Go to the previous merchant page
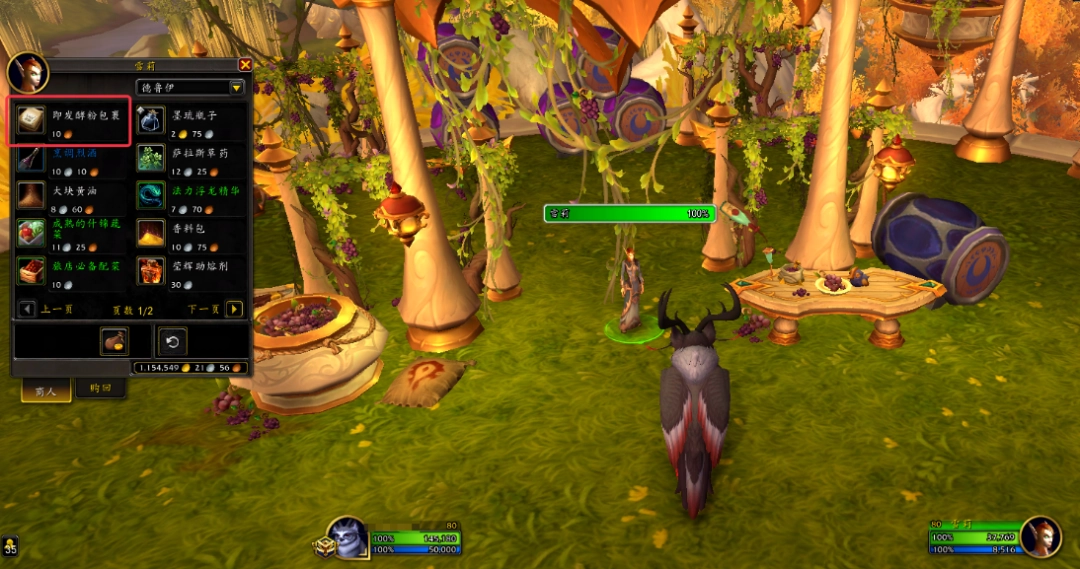The height and width of the screenshot is (569, 1080). [x=27, y=309]
